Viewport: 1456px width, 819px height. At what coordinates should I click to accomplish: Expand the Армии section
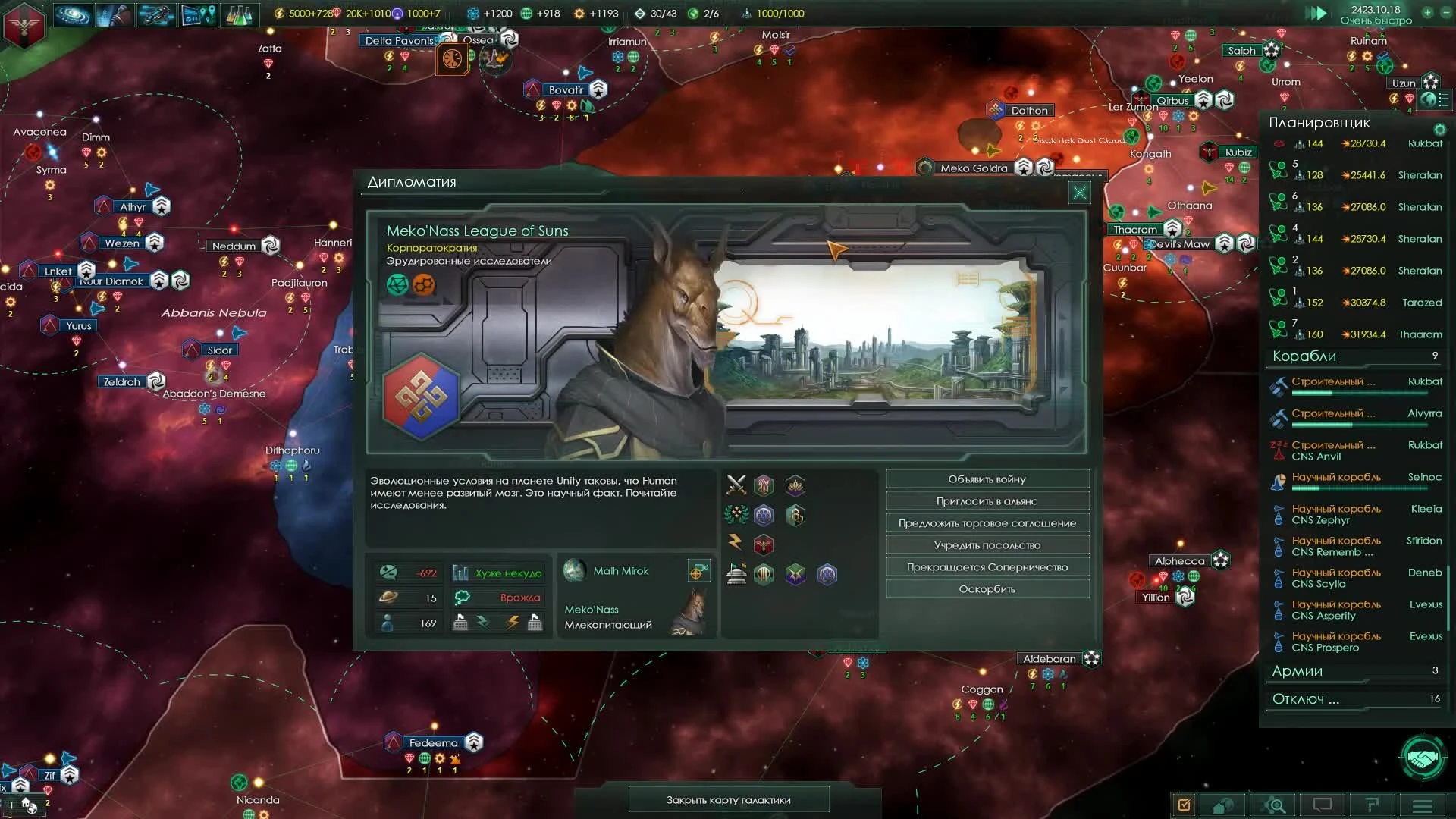1354,672
